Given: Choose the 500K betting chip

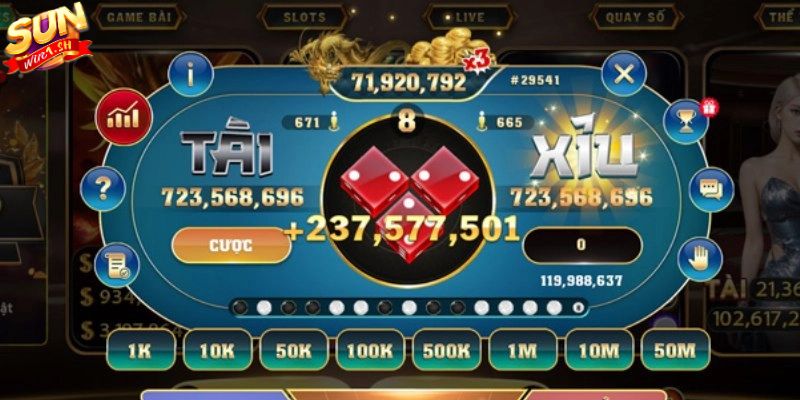Looking at the screenshot, I should tap(446, 349).
